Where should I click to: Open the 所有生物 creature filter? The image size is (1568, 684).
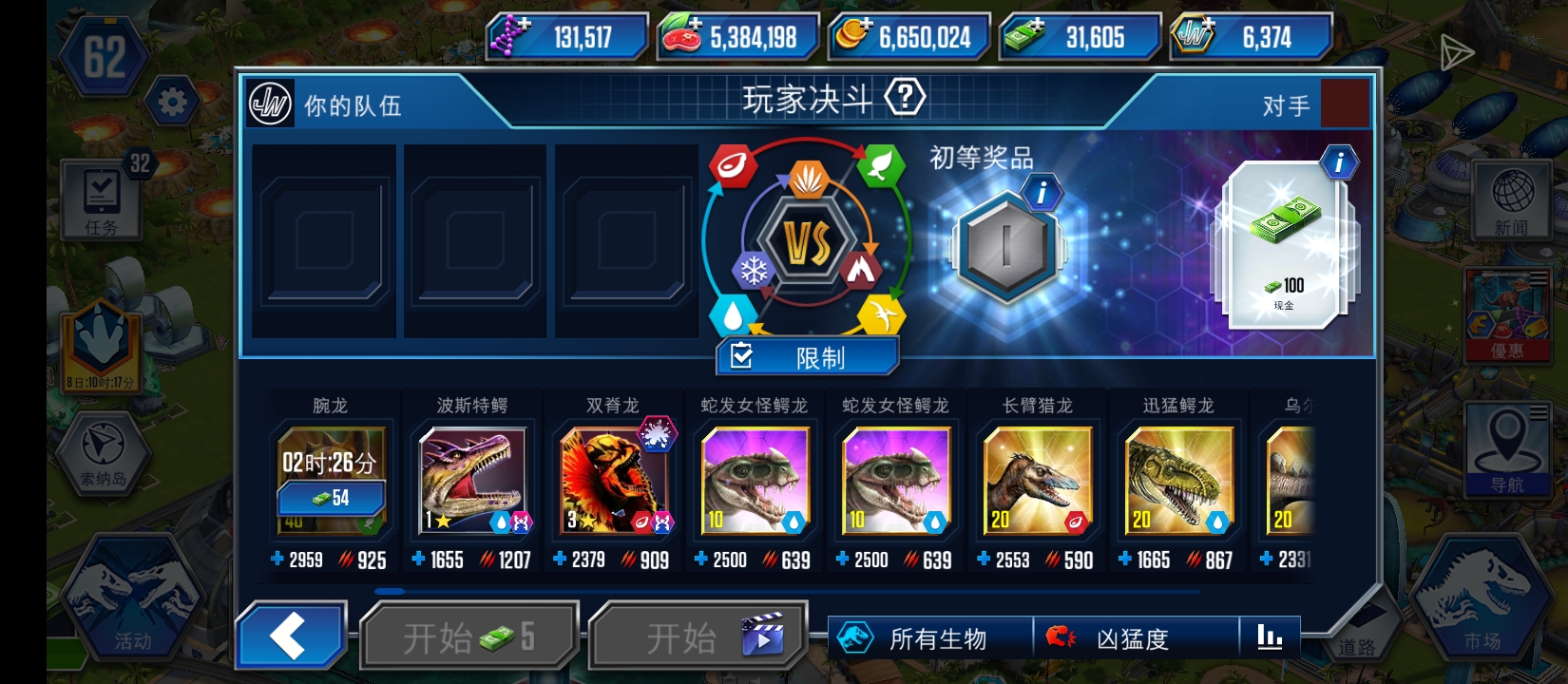[x=918, y=637]
